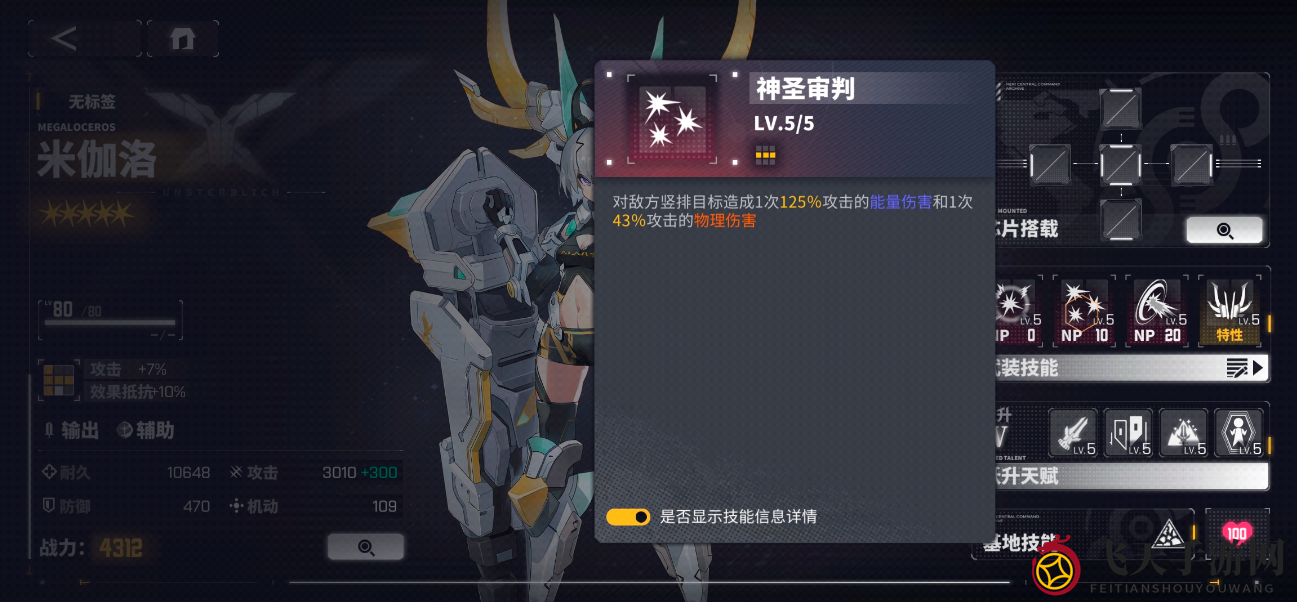Open the chip loadout magnifier button
Screen dimensions: 1297x602
pos(1224,230)
